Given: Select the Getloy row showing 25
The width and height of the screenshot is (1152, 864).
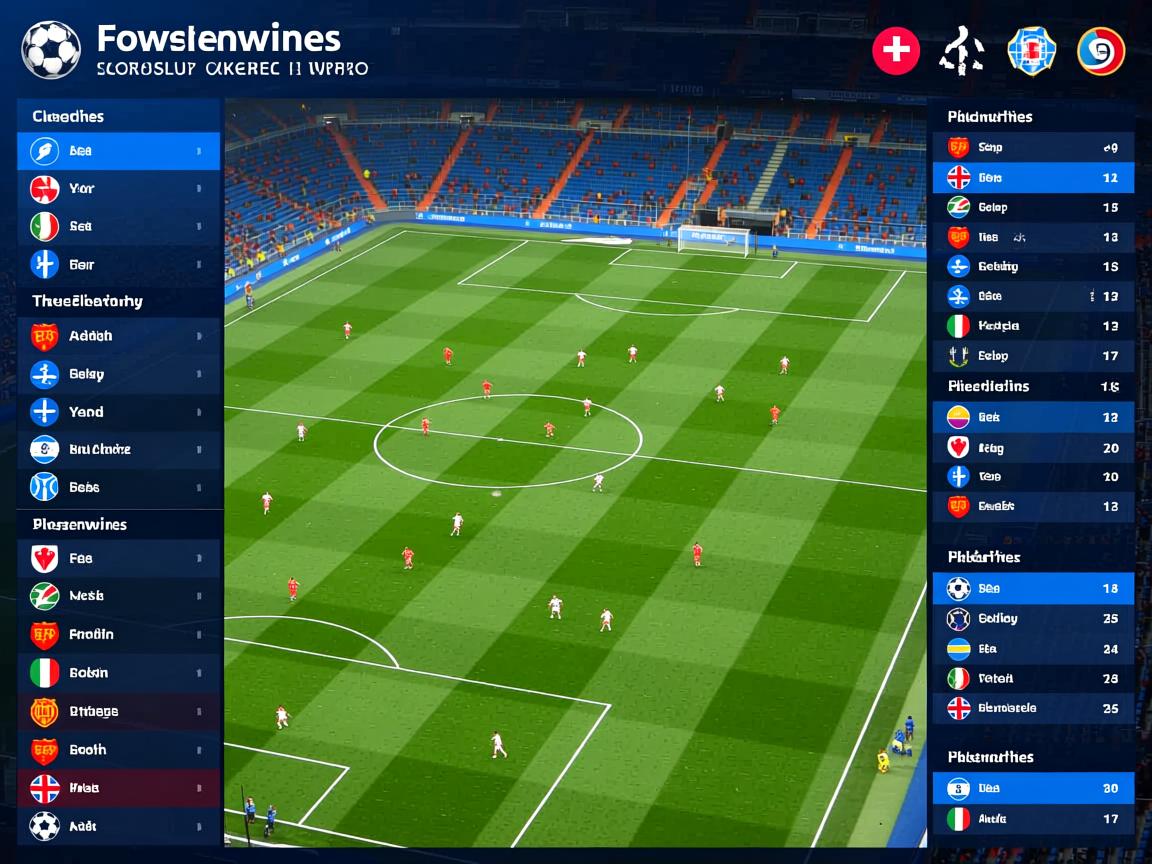Looking at the screenshot, I should pos(1033,618).
